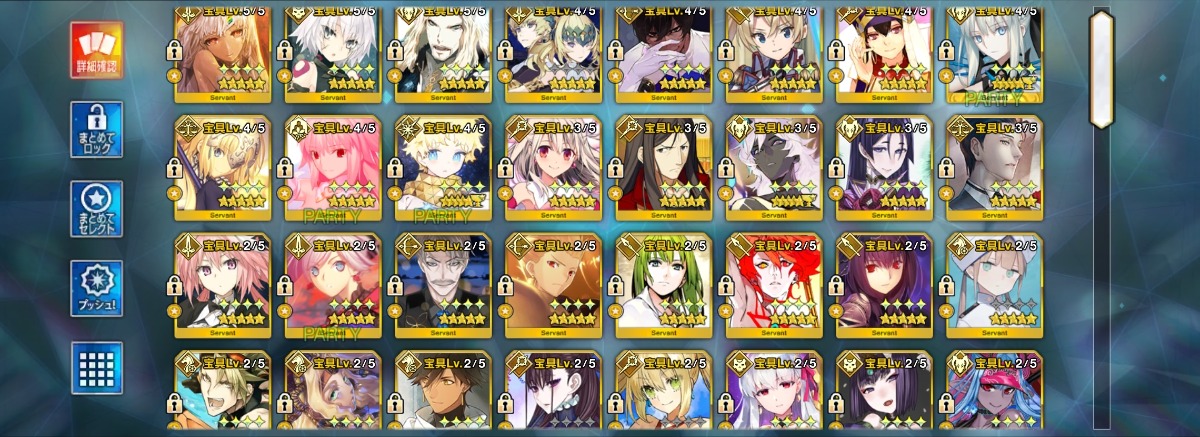This screenshot has height=437, width=1200.
Task: Select the long-black-haired man in red card
Action: (x=664, y=167)
